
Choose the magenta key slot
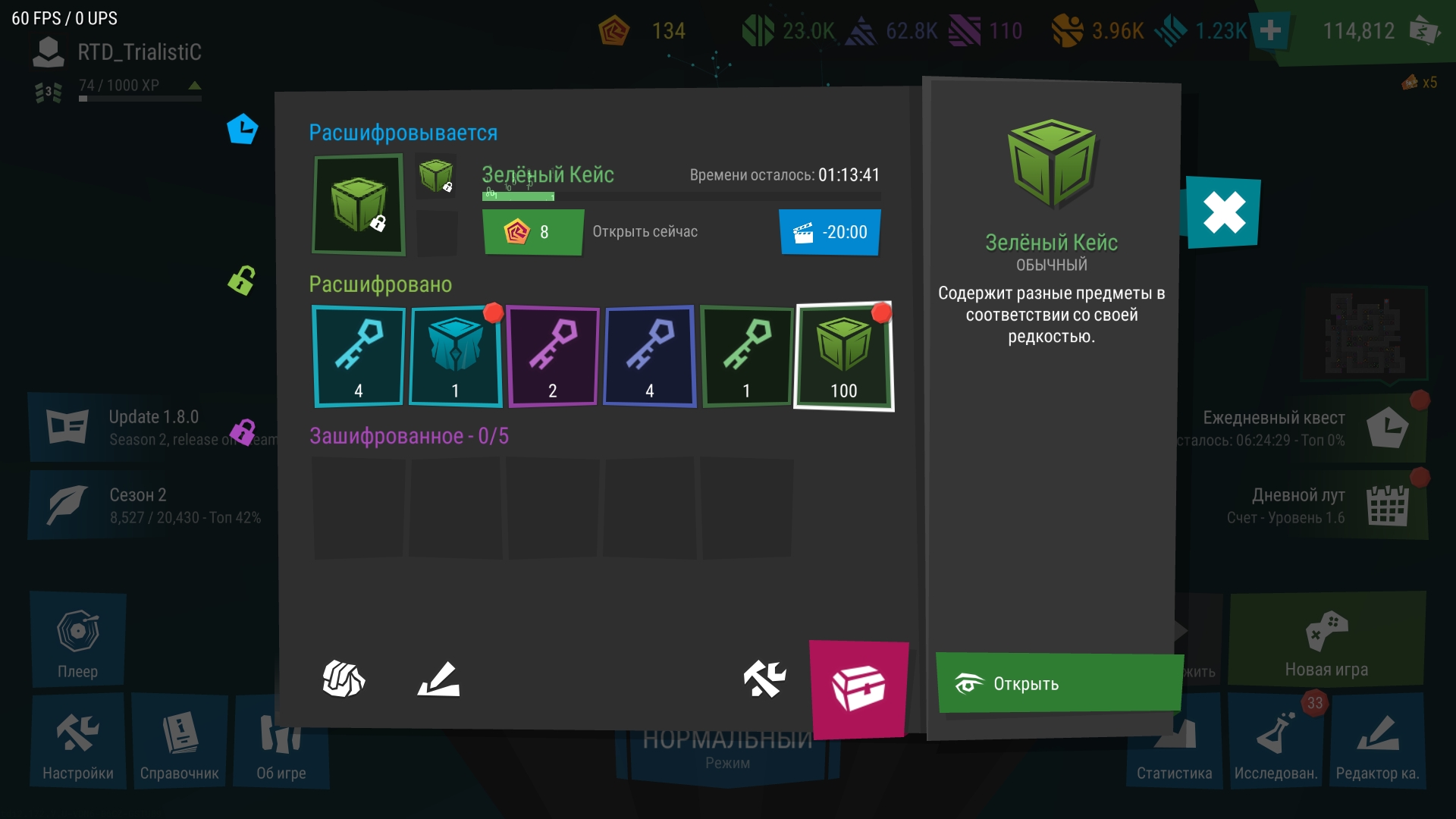tap(552, 356)
